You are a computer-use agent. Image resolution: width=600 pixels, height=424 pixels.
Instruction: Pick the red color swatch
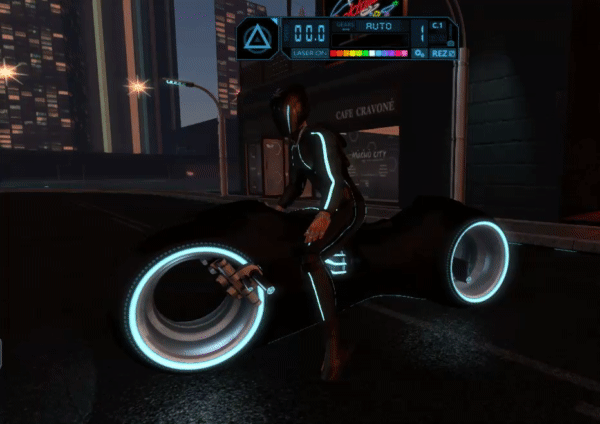point(334,53)
